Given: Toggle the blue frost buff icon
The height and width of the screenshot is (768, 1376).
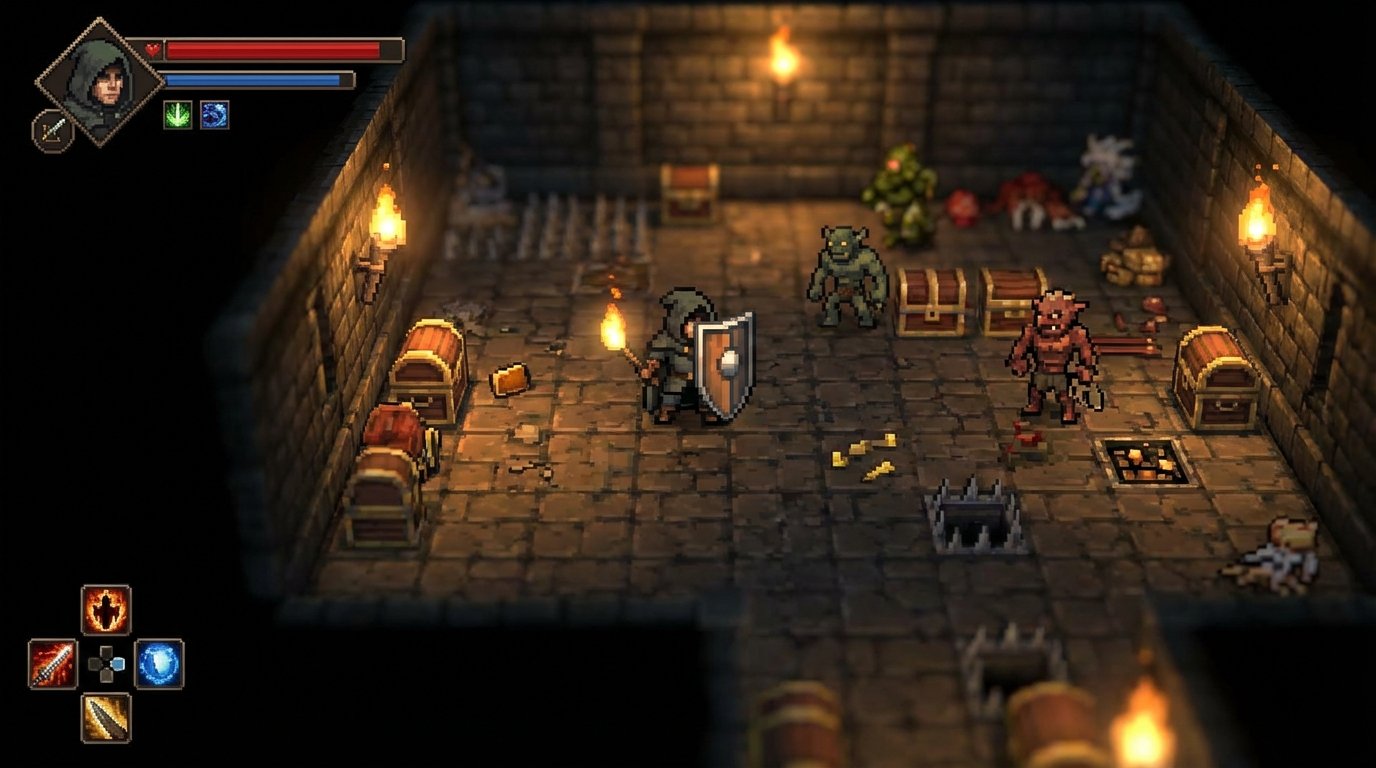Looking at the screenshot, I should [x=215, y=114].
